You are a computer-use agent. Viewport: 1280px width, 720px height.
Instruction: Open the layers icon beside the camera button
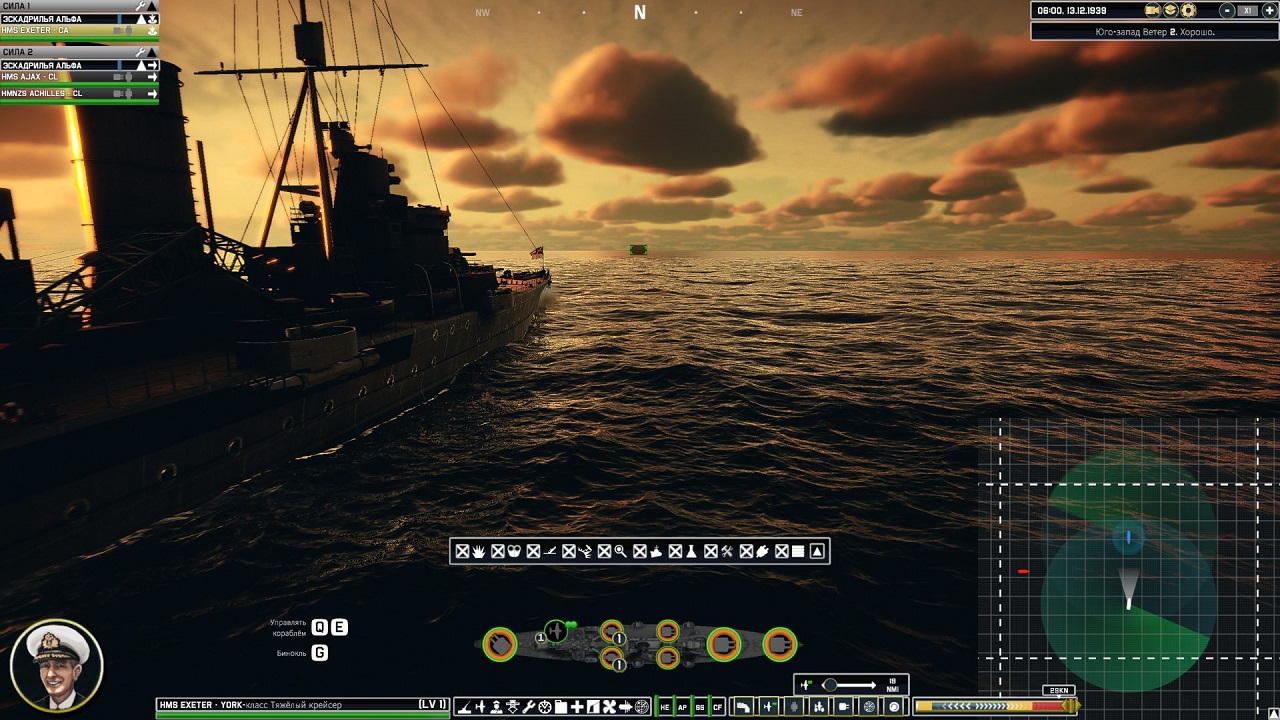[x=1170, y=10]
